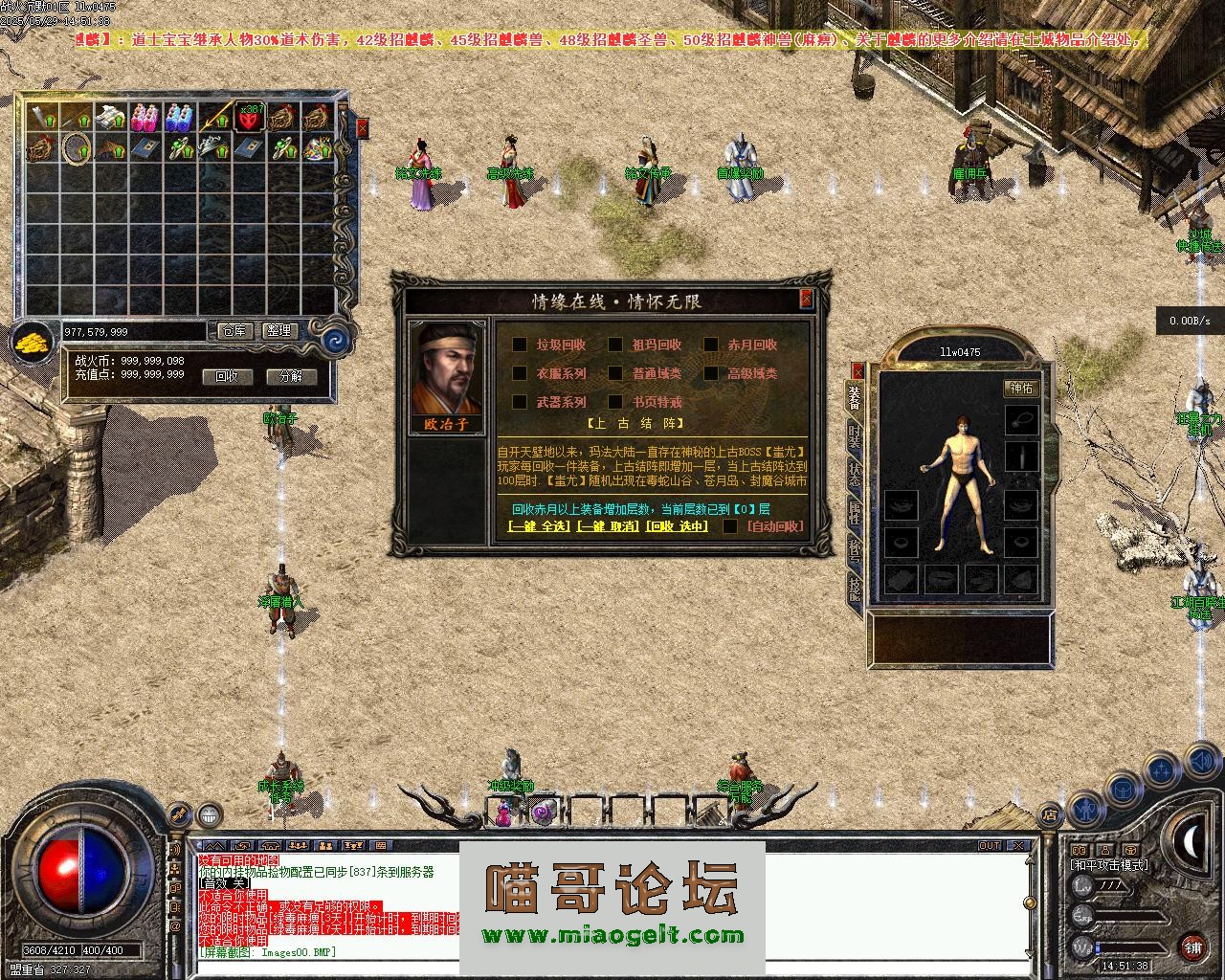Activate the 回收选中 option
The height and width of the screenshot is (980, 1225).
(677, 526)
